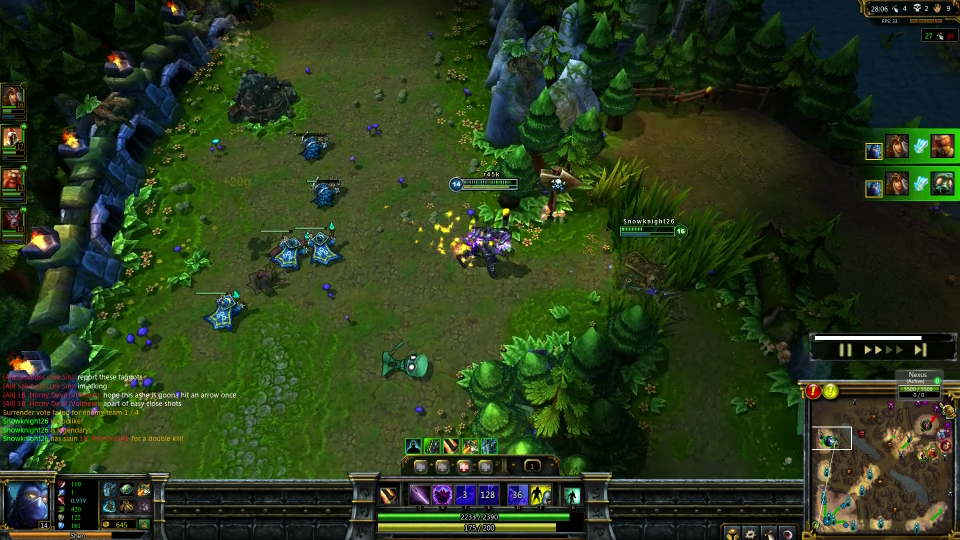Select Shen's champion portrait

(27, 502)
